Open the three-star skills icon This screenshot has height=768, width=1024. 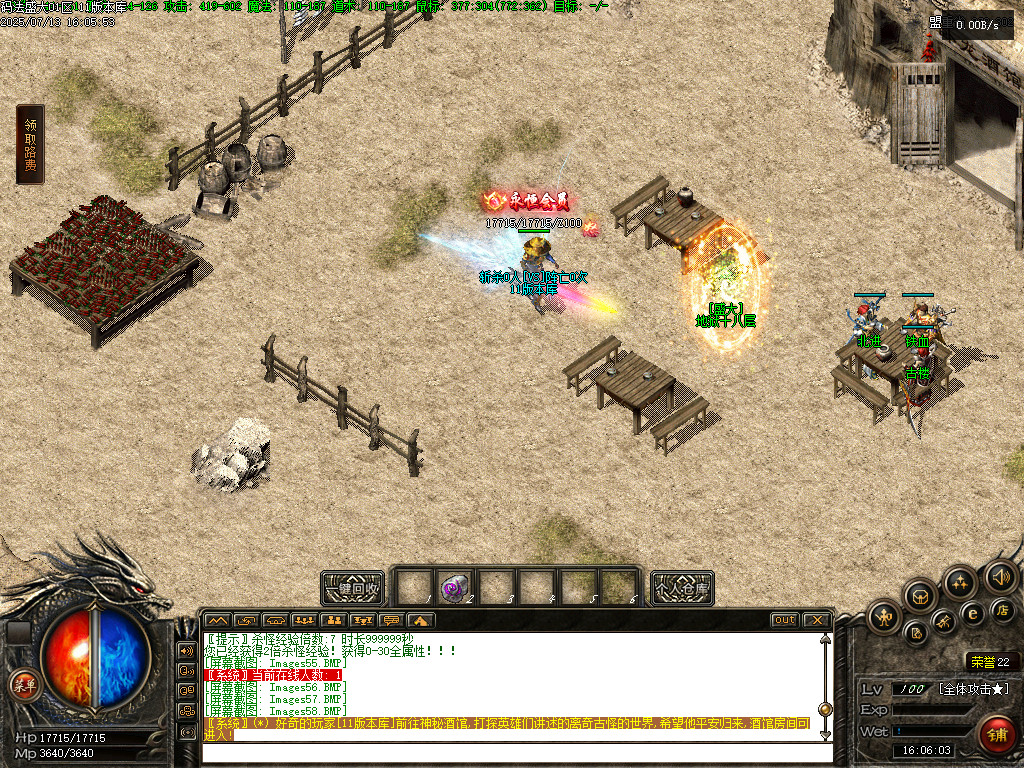[959, 582]
